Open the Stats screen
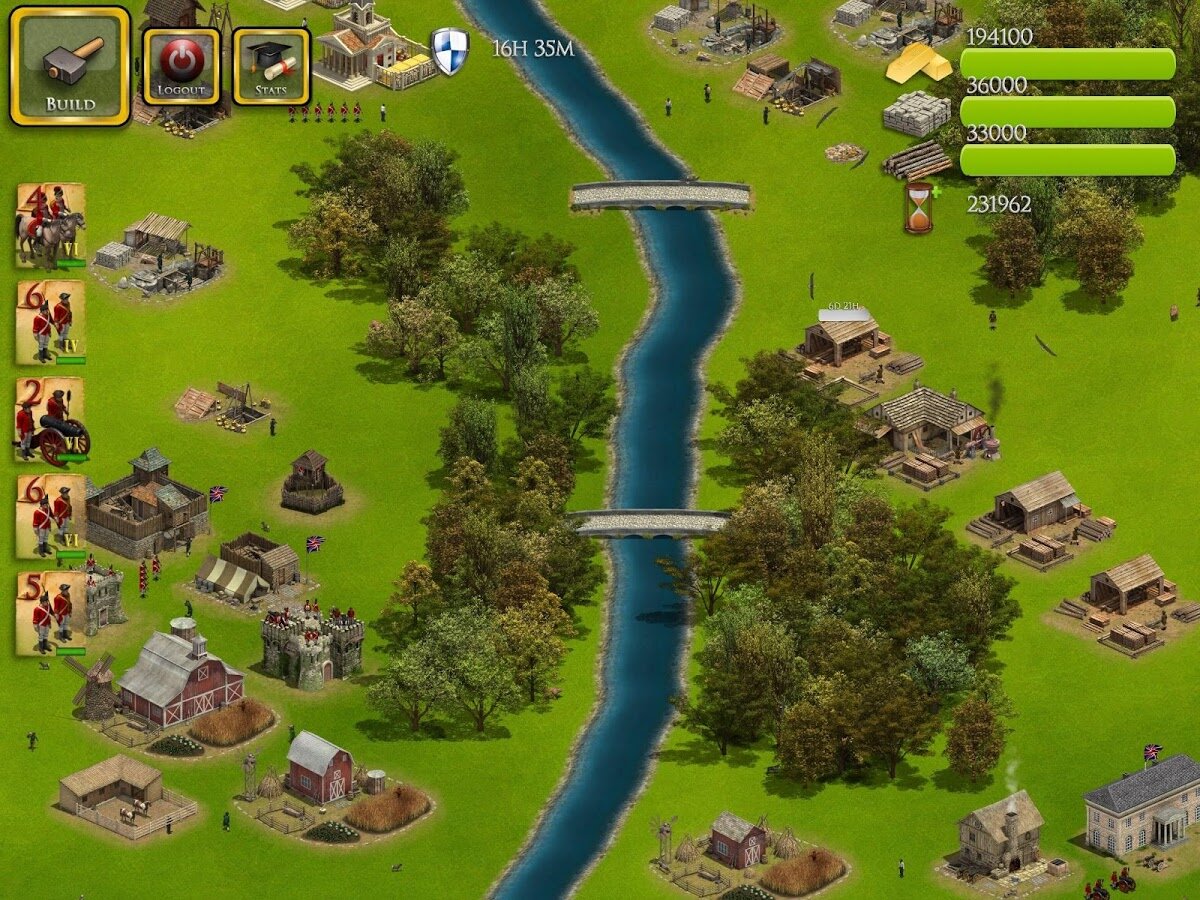This screenshot has height=900, width=1200. pos(271,66)
